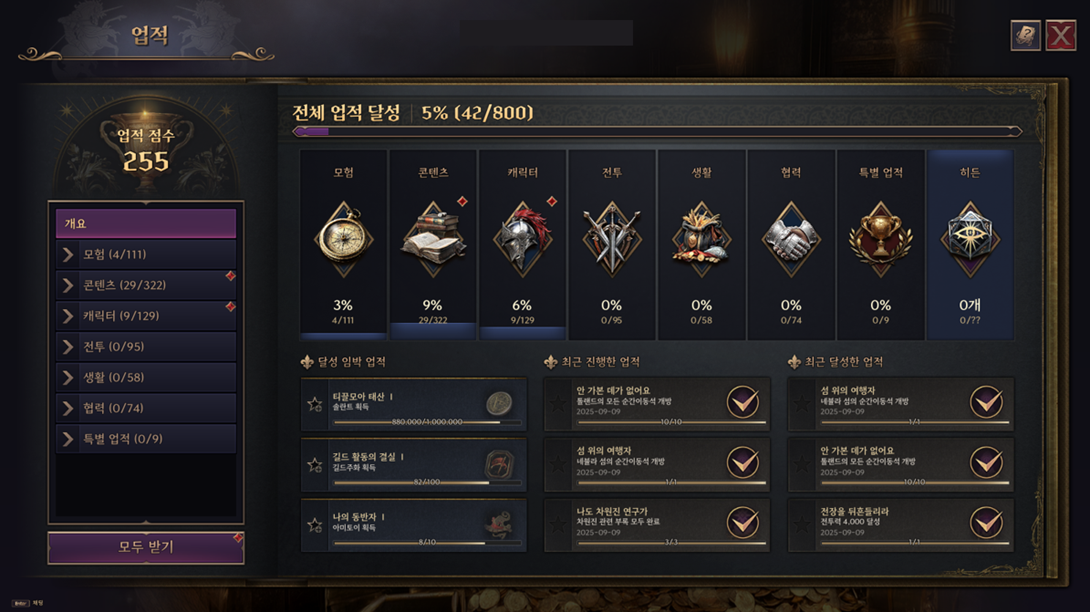Viewport: 1090px width, 612px height.
Task: Favorite the 티끌모아 태산 achievement star
Action: click(x=315, y=404)
